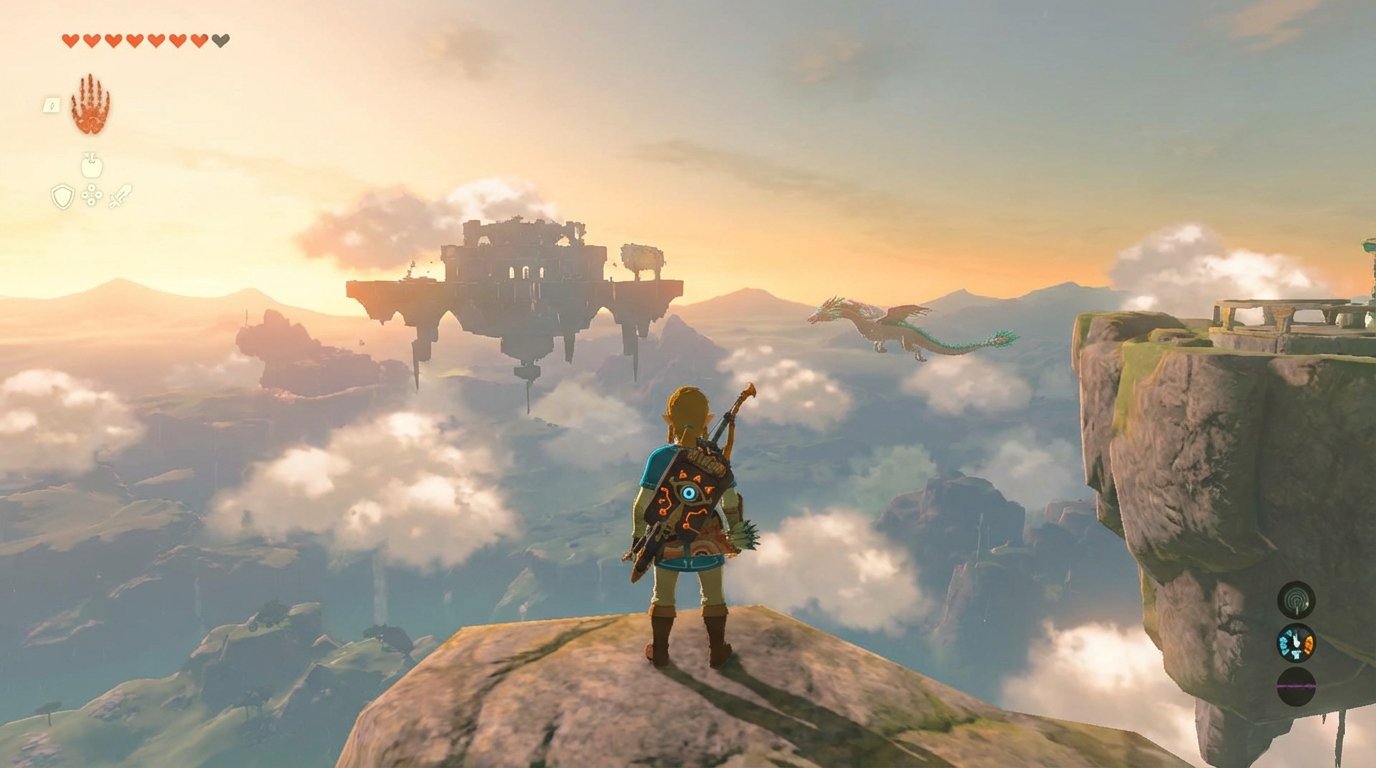This screenshot has width=1376, height=768.
Task: Click the orange heat-side segment of the temperature dial
Action: [1309, 645]
